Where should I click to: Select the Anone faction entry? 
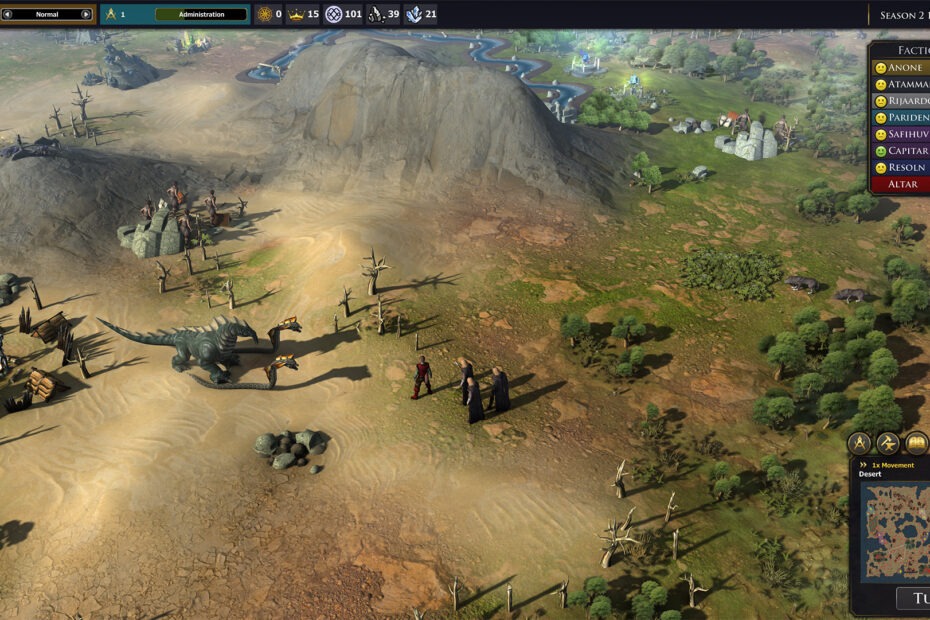coord(902,68)
